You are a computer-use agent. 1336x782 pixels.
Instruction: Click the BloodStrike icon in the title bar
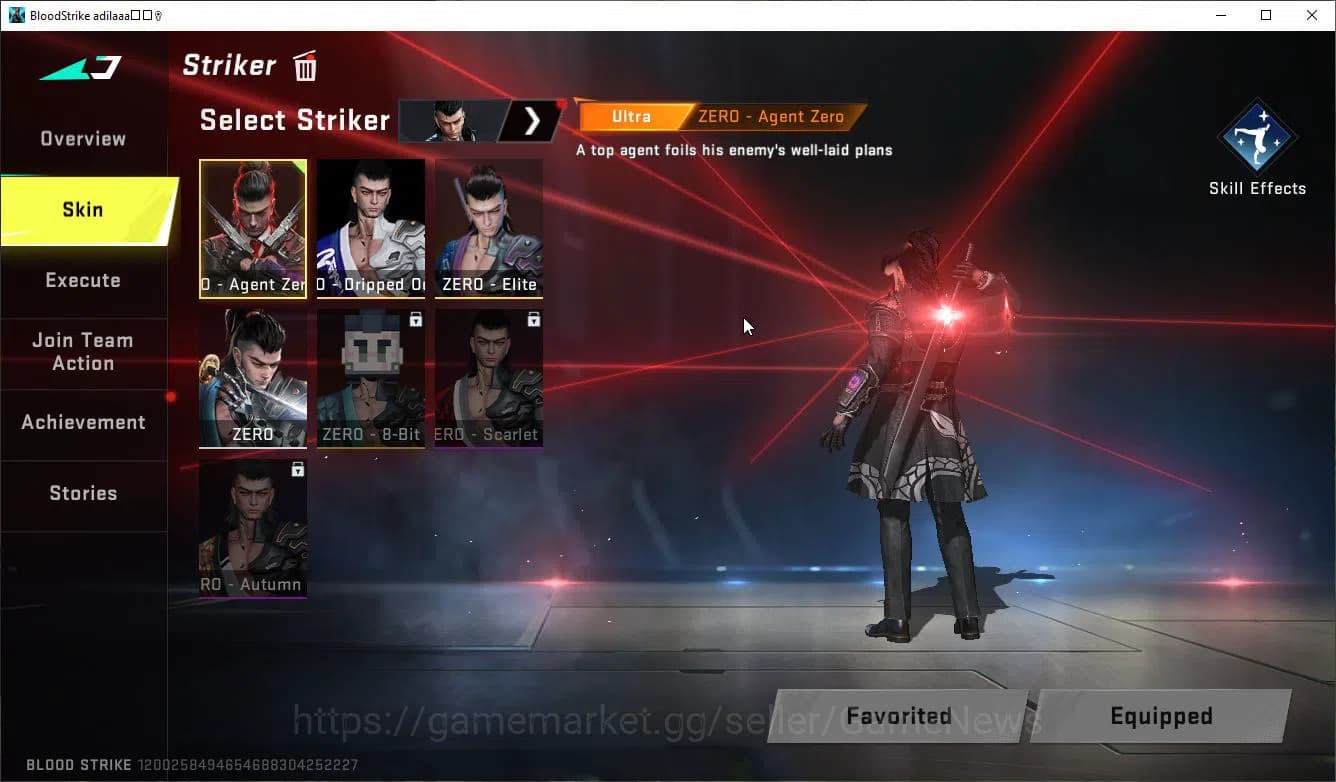[14, 15]
